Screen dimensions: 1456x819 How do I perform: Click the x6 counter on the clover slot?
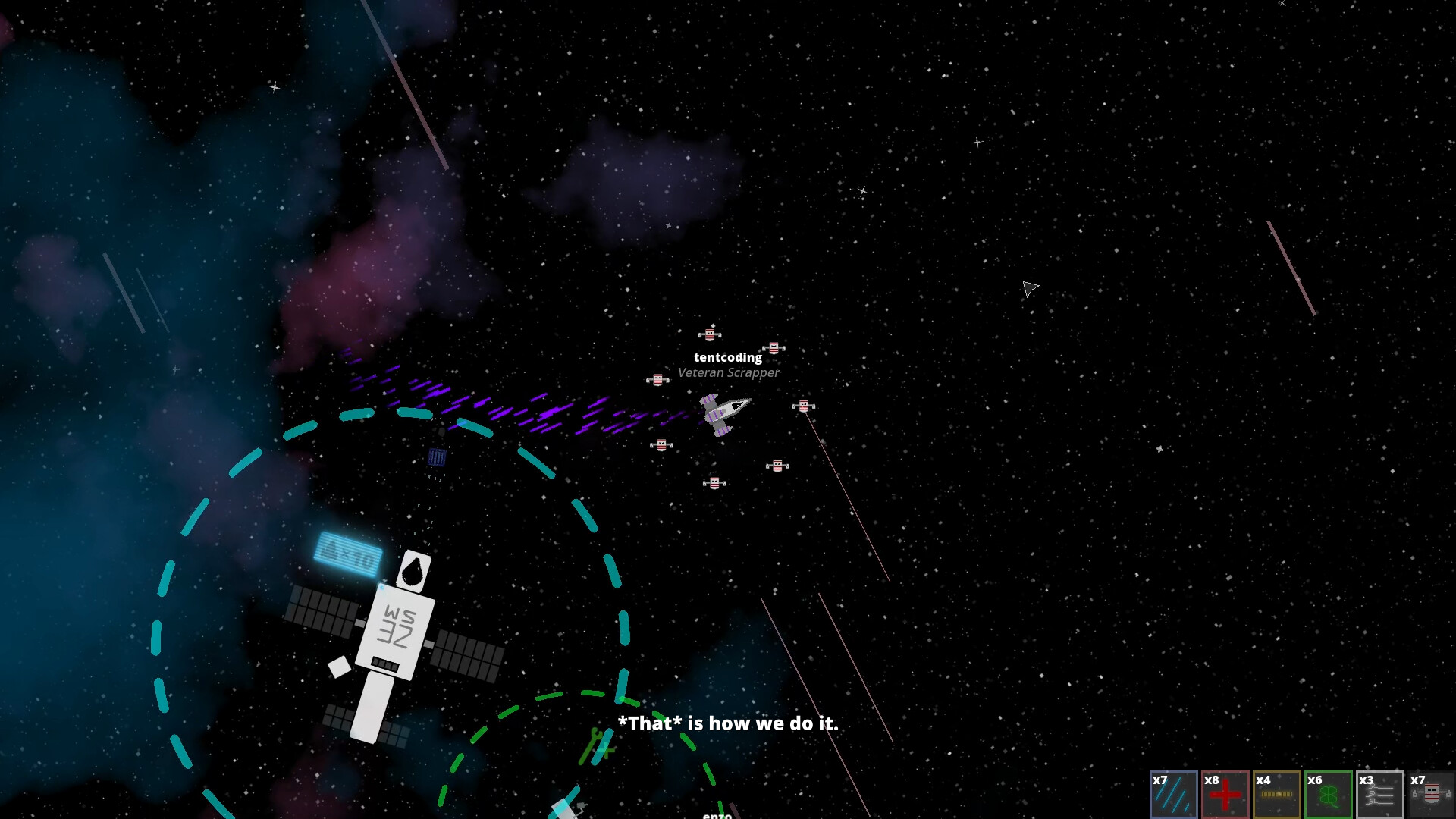[1314, 779]
